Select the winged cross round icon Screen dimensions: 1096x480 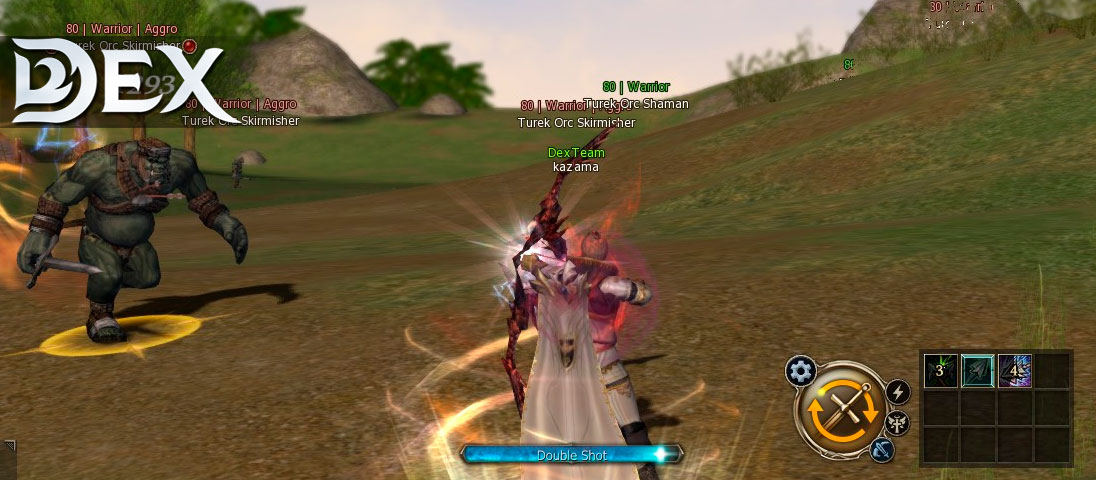pyautogui.click(x=898, y=422)
